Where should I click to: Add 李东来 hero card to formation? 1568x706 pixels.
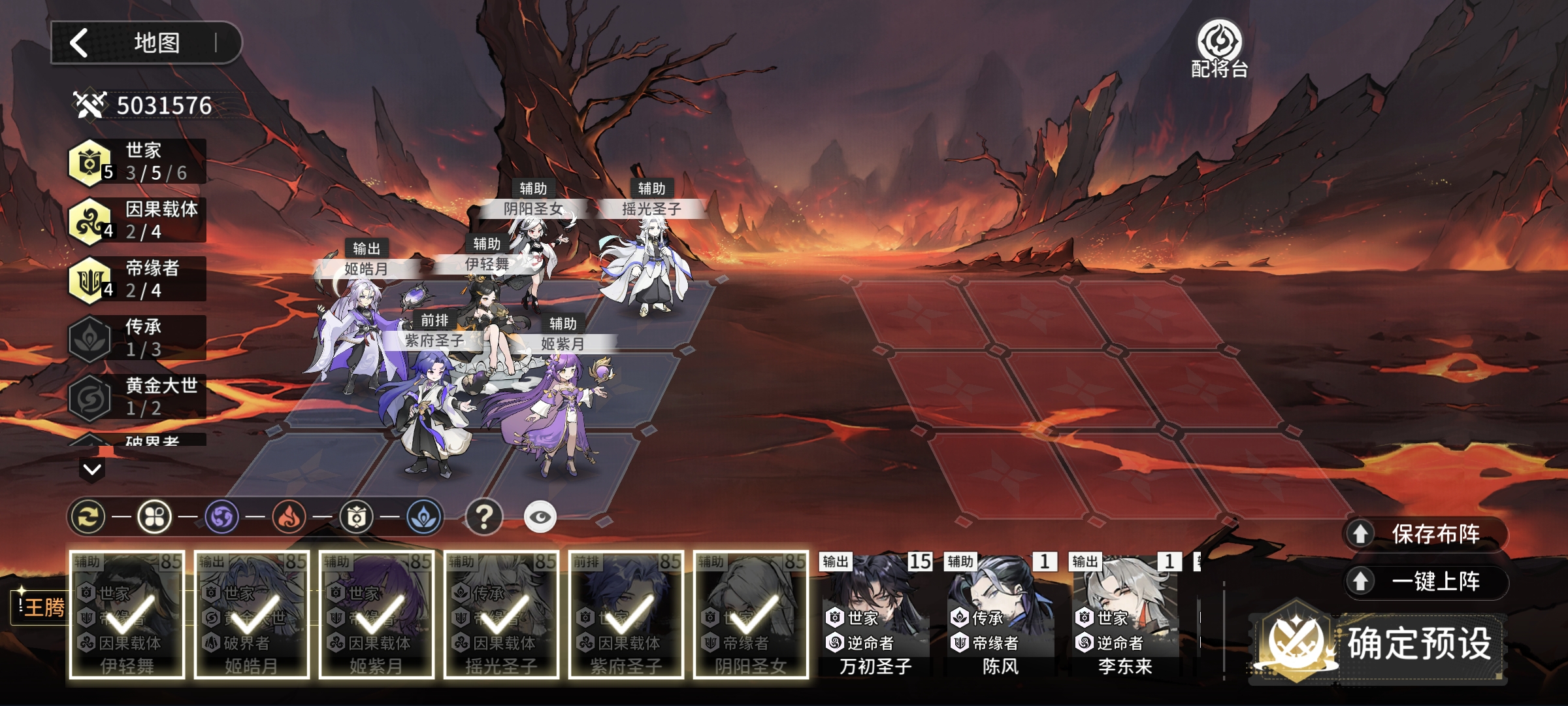[x=1125, y=614]
